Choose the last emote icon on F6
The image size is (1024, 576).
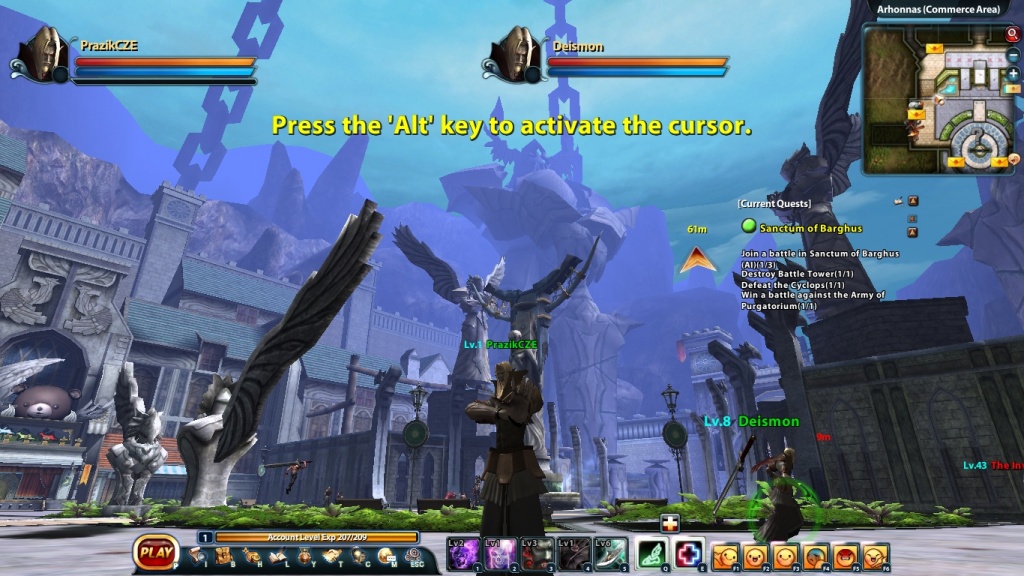point(876,553)
